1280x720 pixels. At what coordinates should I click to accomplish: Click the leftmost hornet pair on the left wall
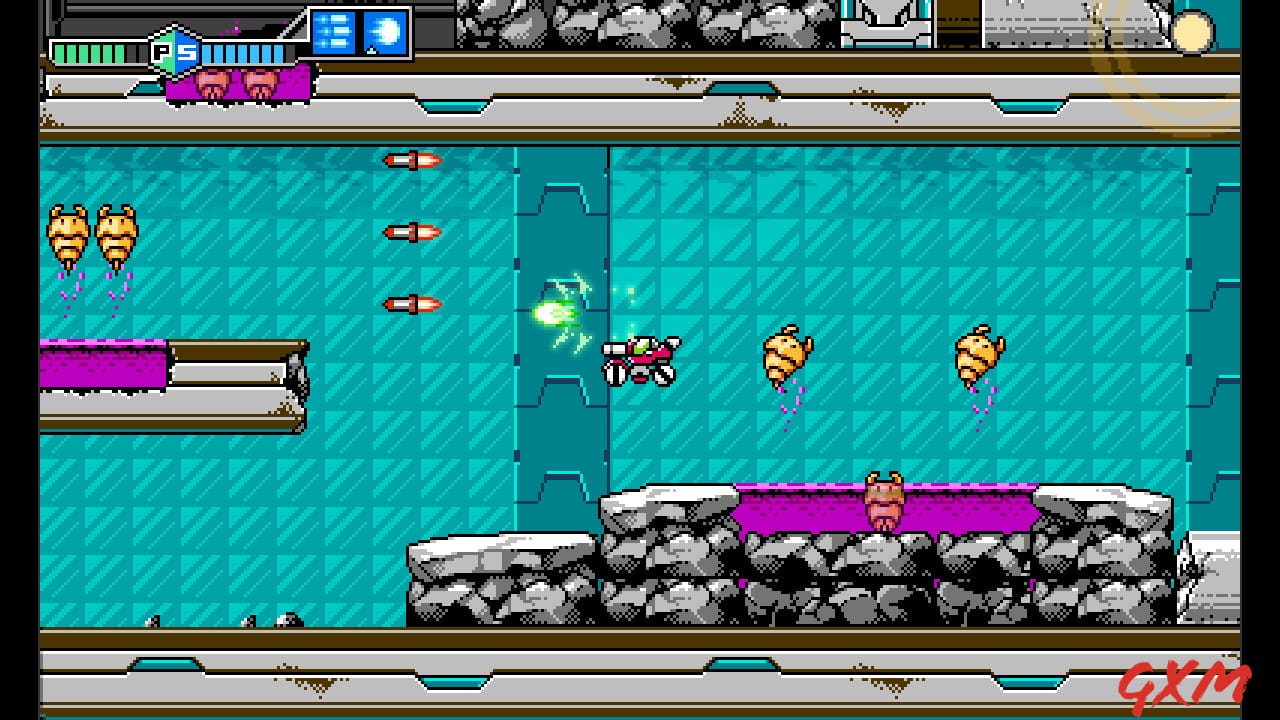(x=68, y=230)
